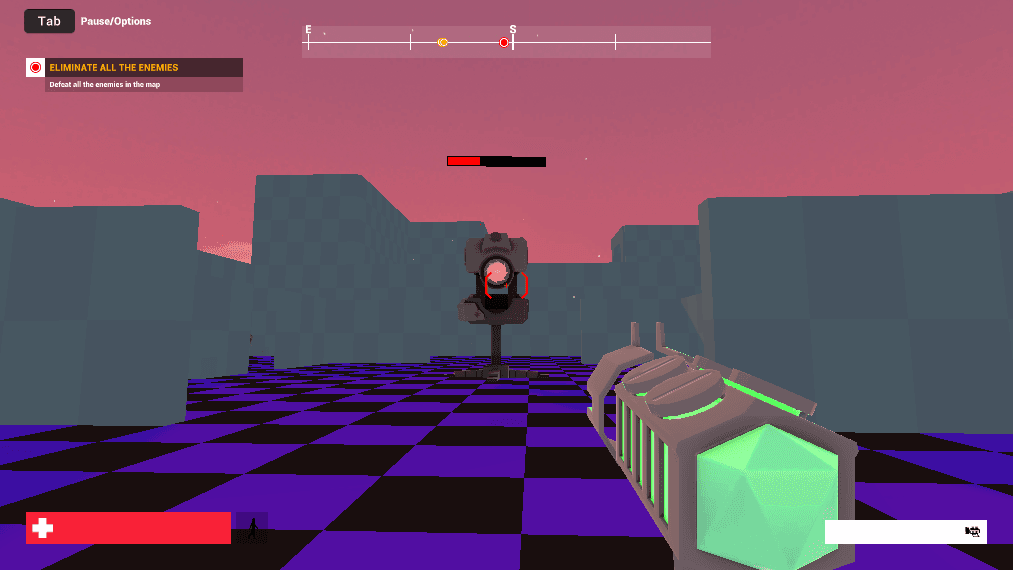The height and width of the screenshot is (570, 1013).
Task: Select the Eliminate All The Enemies objective
Action: 114,68
